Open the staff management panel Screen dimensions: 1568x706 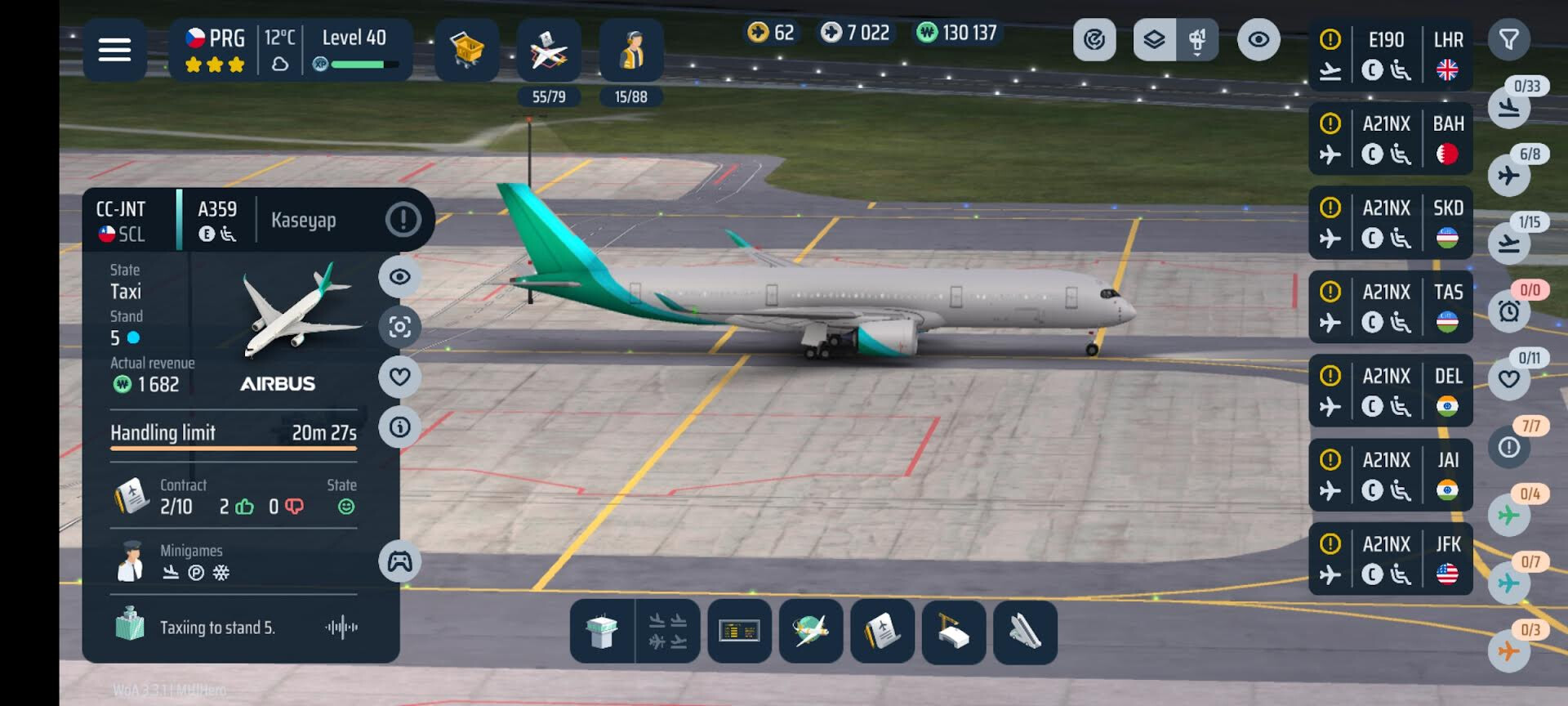pyautogui.click(x=630, y=50)
